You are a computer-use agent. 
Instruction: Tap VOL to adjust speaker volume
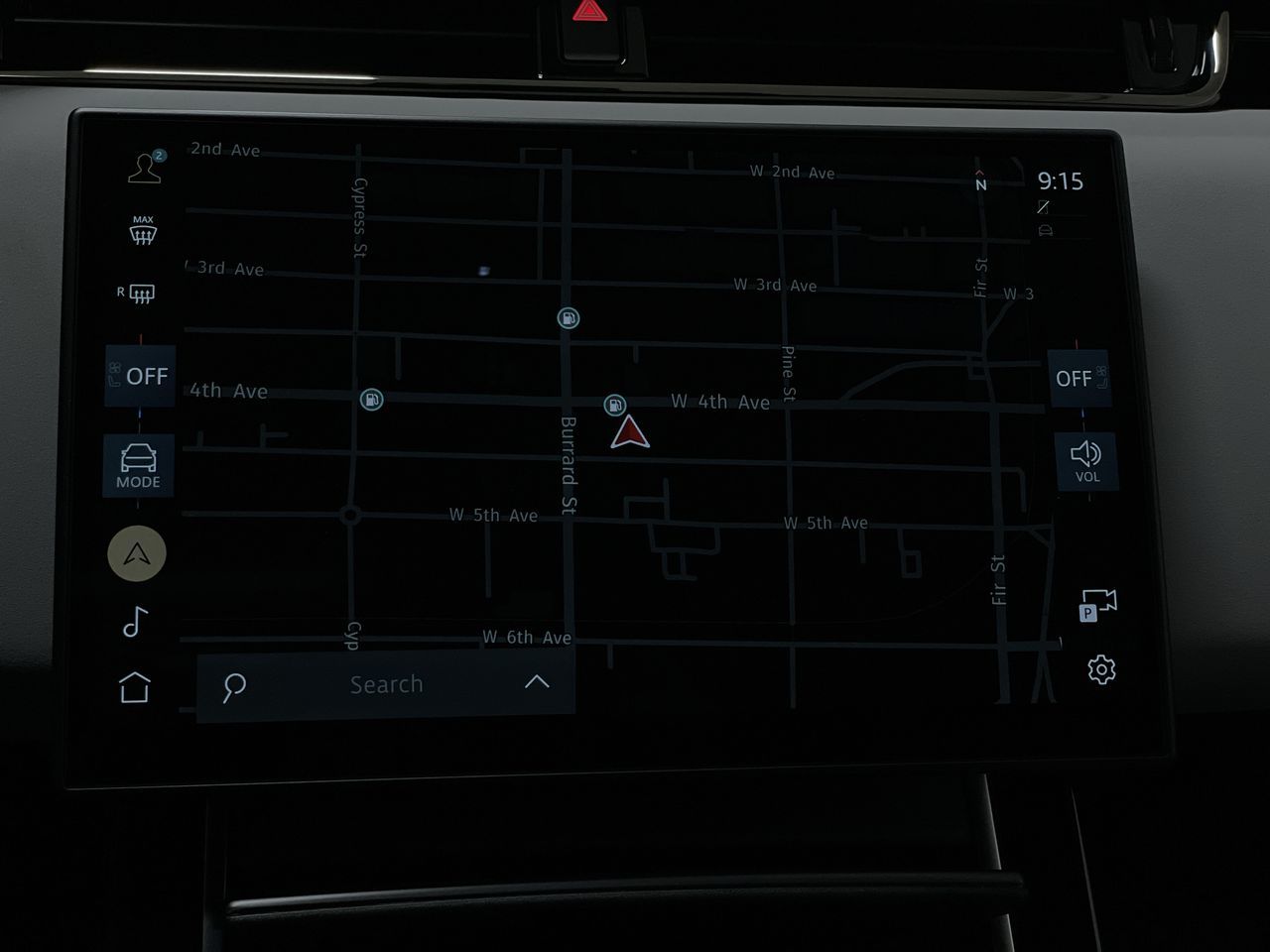1087,460
